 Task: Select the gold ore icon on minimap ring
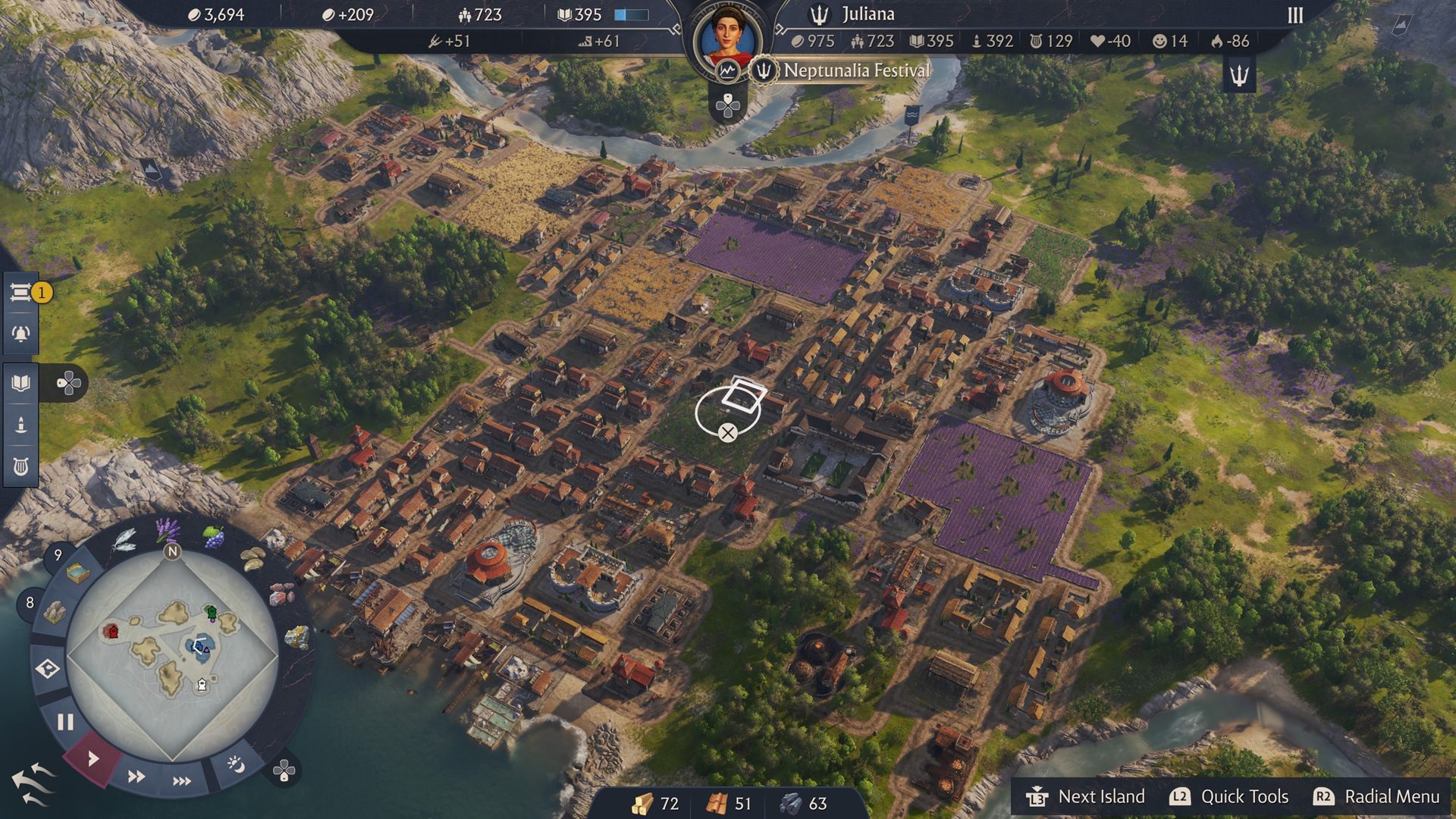pyautogui.click(x=297, y=636)
